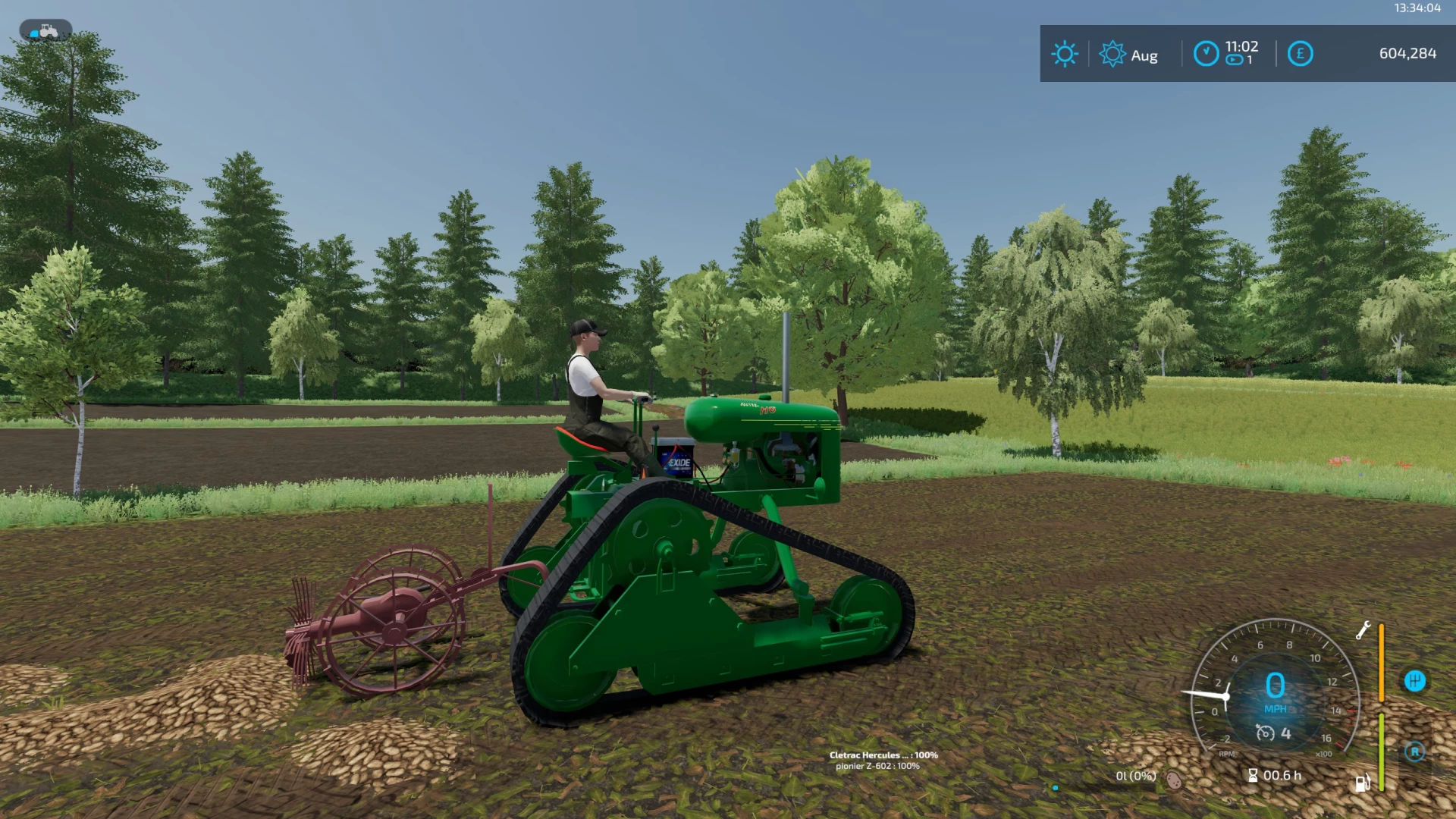Click the green fuel level bar
This screenshot has height=819, width=1456.
coord(1381,752)
